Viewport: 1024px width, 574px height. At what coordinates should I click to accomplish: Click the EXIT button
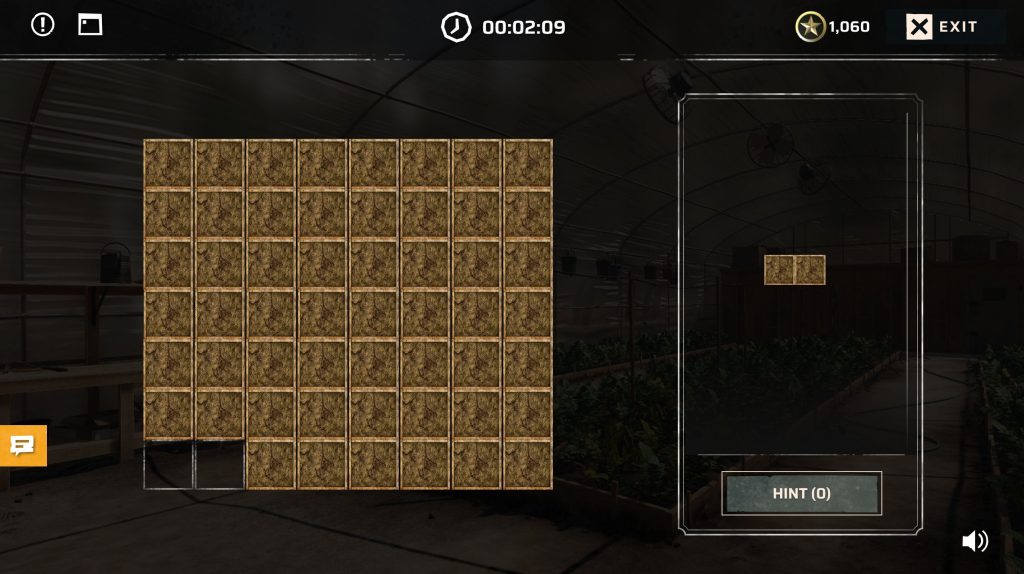[944, 27]
